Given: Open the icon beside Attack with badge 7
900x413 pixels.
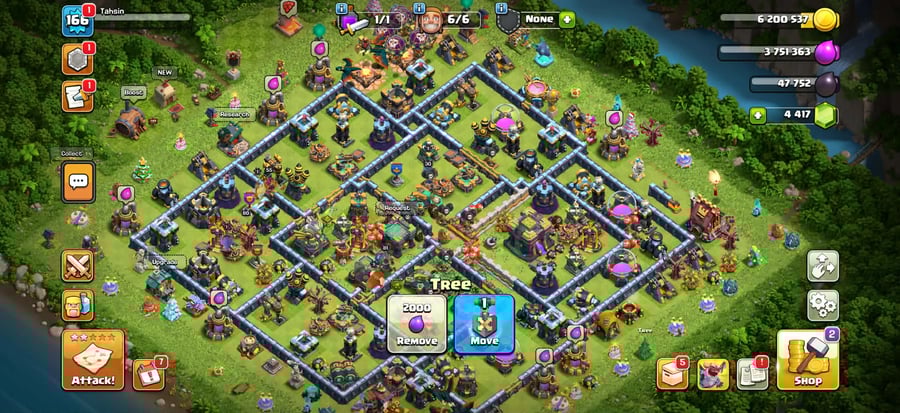Looking at the screenshot, I should click(147, 373).
